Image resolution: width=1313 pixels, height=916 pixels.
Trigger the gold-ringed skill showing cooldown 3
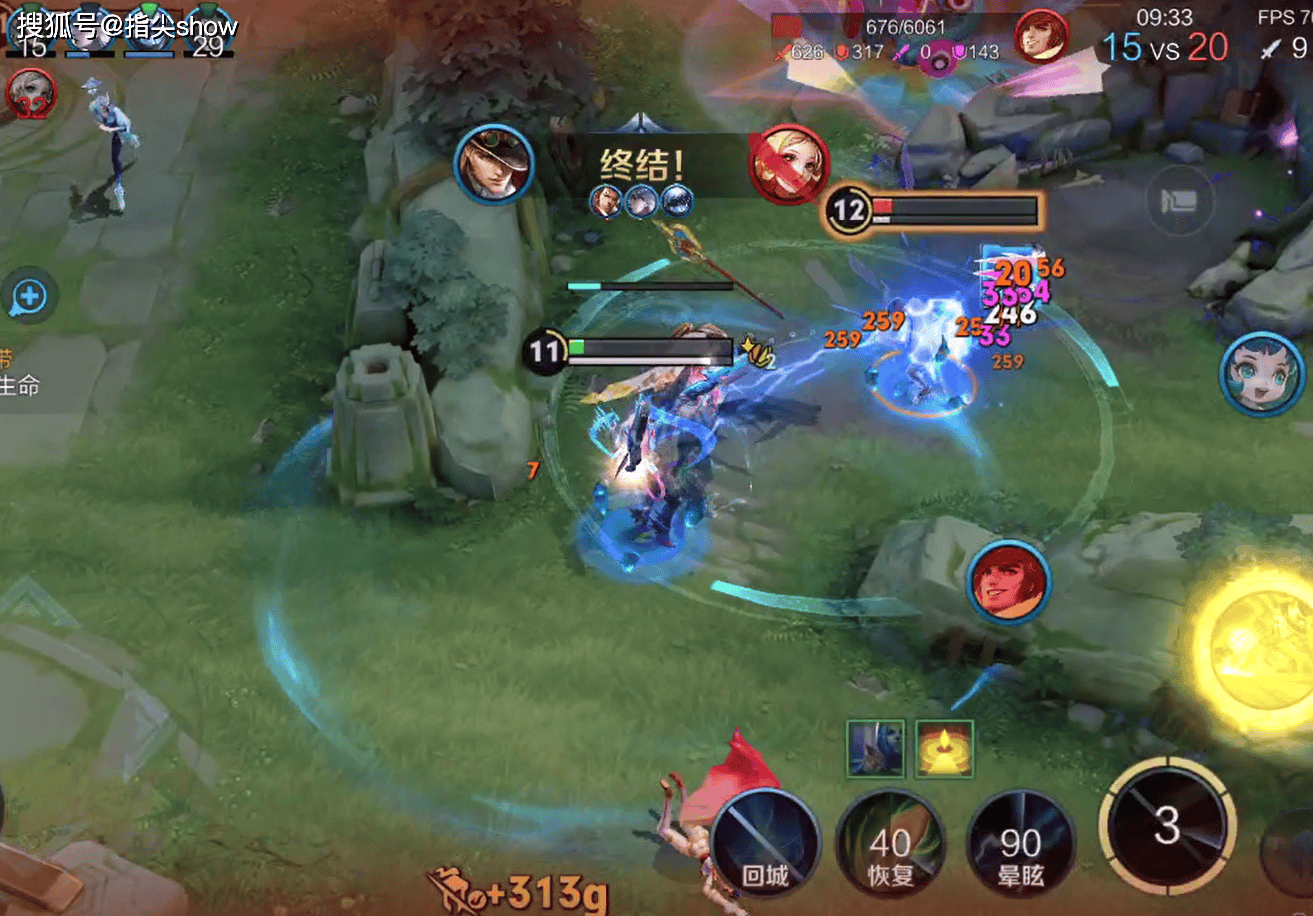tap(1164, 826)
